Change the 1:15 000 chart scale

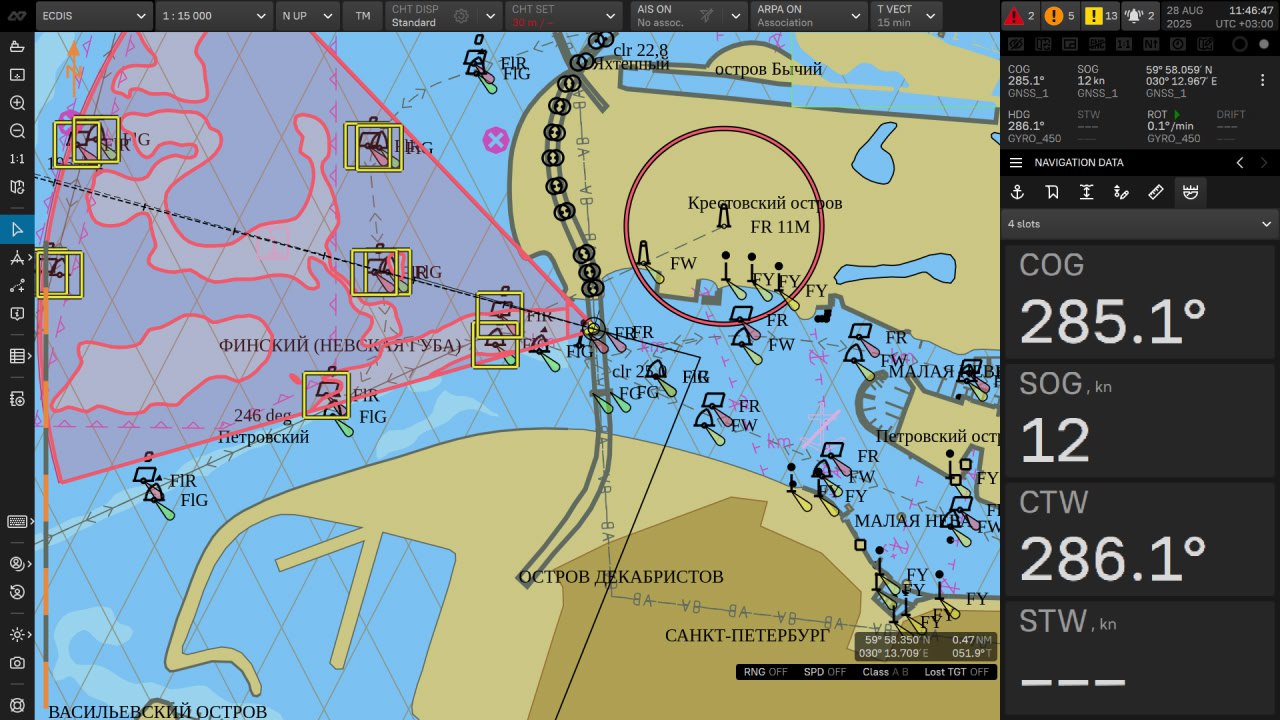point(215,16)
